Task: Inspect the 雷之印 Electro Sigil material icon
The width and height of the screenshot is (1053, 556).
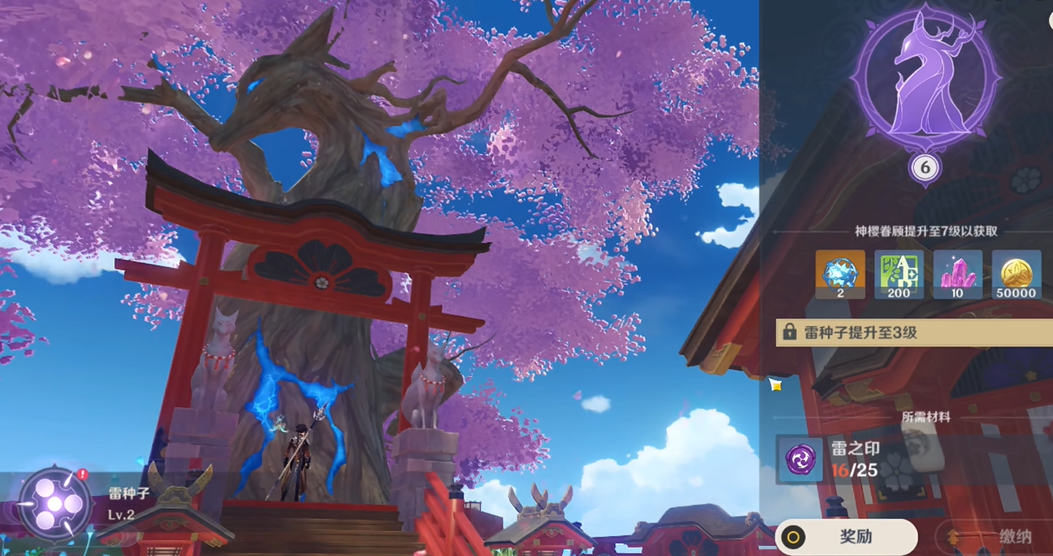Action: coord(800,460)
